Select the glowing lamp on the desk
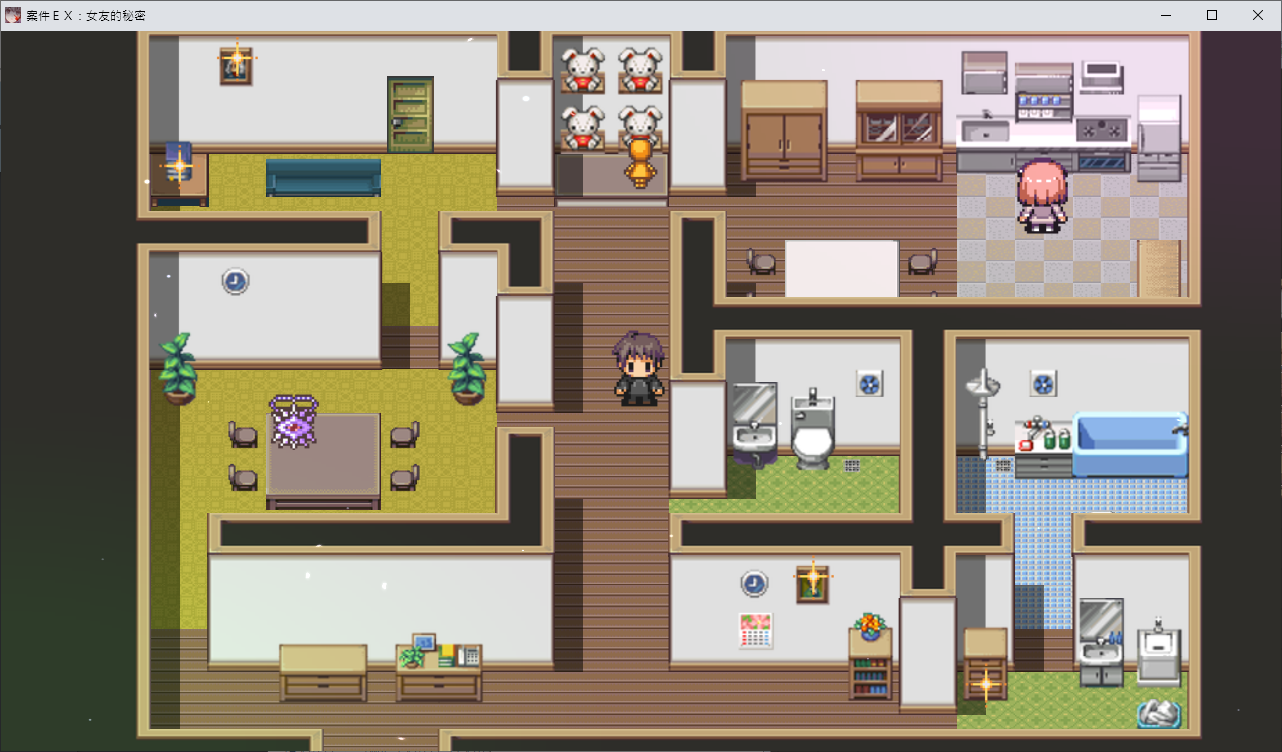The height and width of the screenshot is (752, 1282). (178, 165)
